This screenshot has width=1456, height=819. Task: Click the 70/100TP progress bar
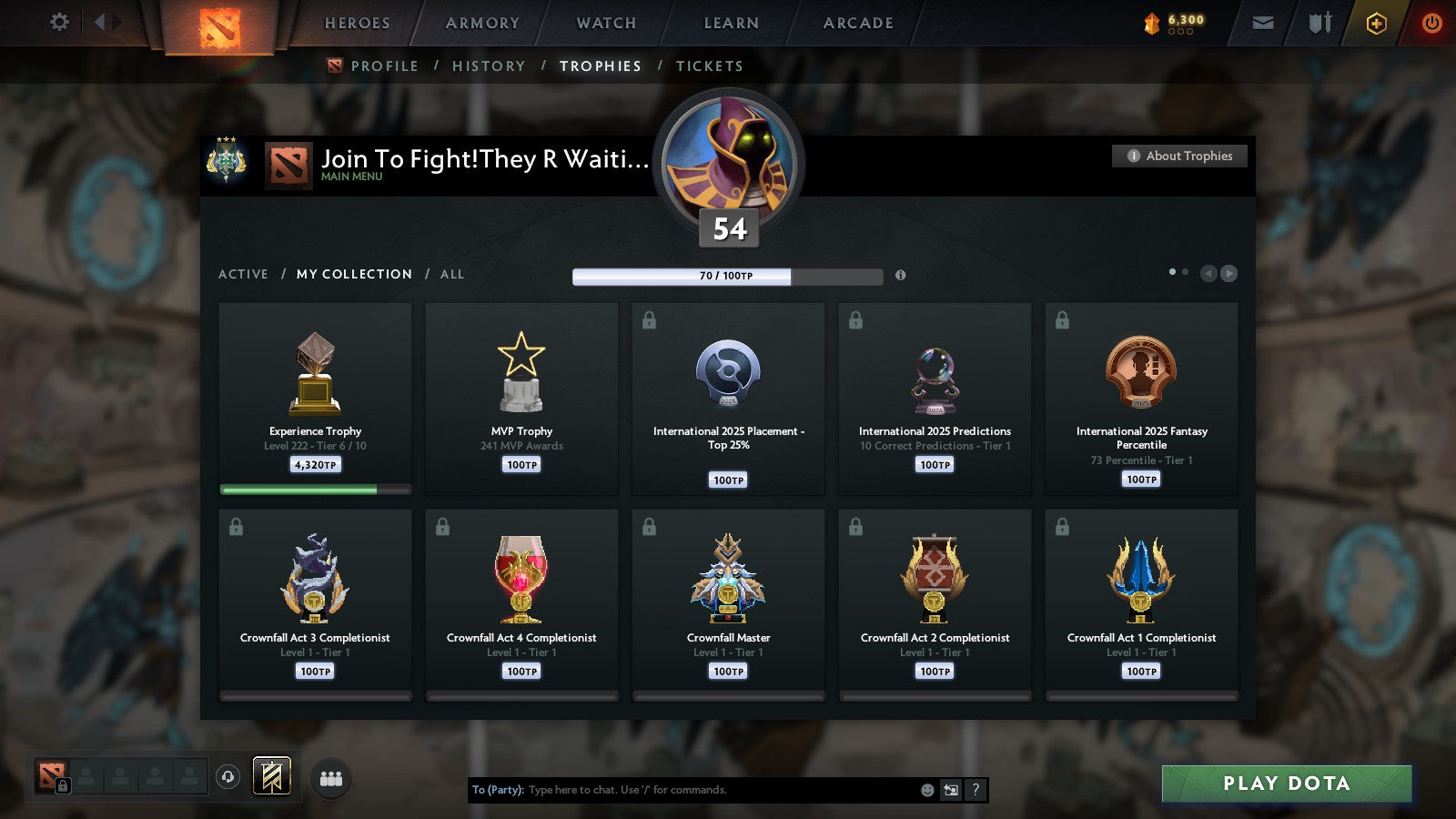[726, 276]
